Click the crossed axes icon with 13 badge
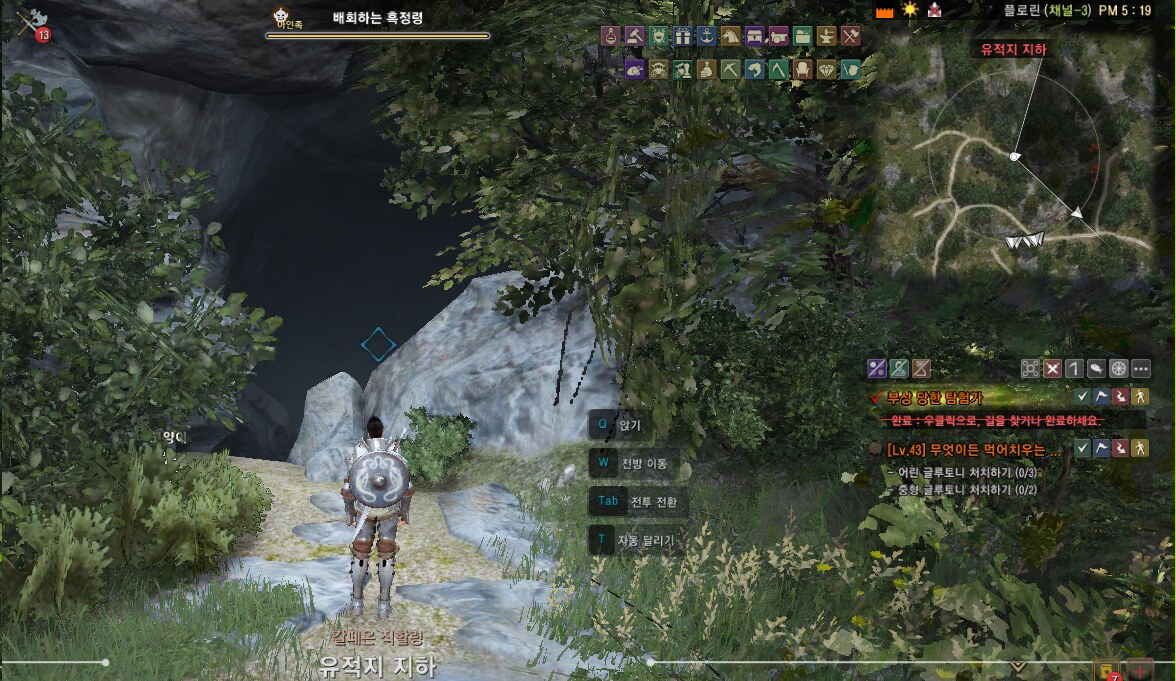The image size is (1176, 681). tap(29, 22)
